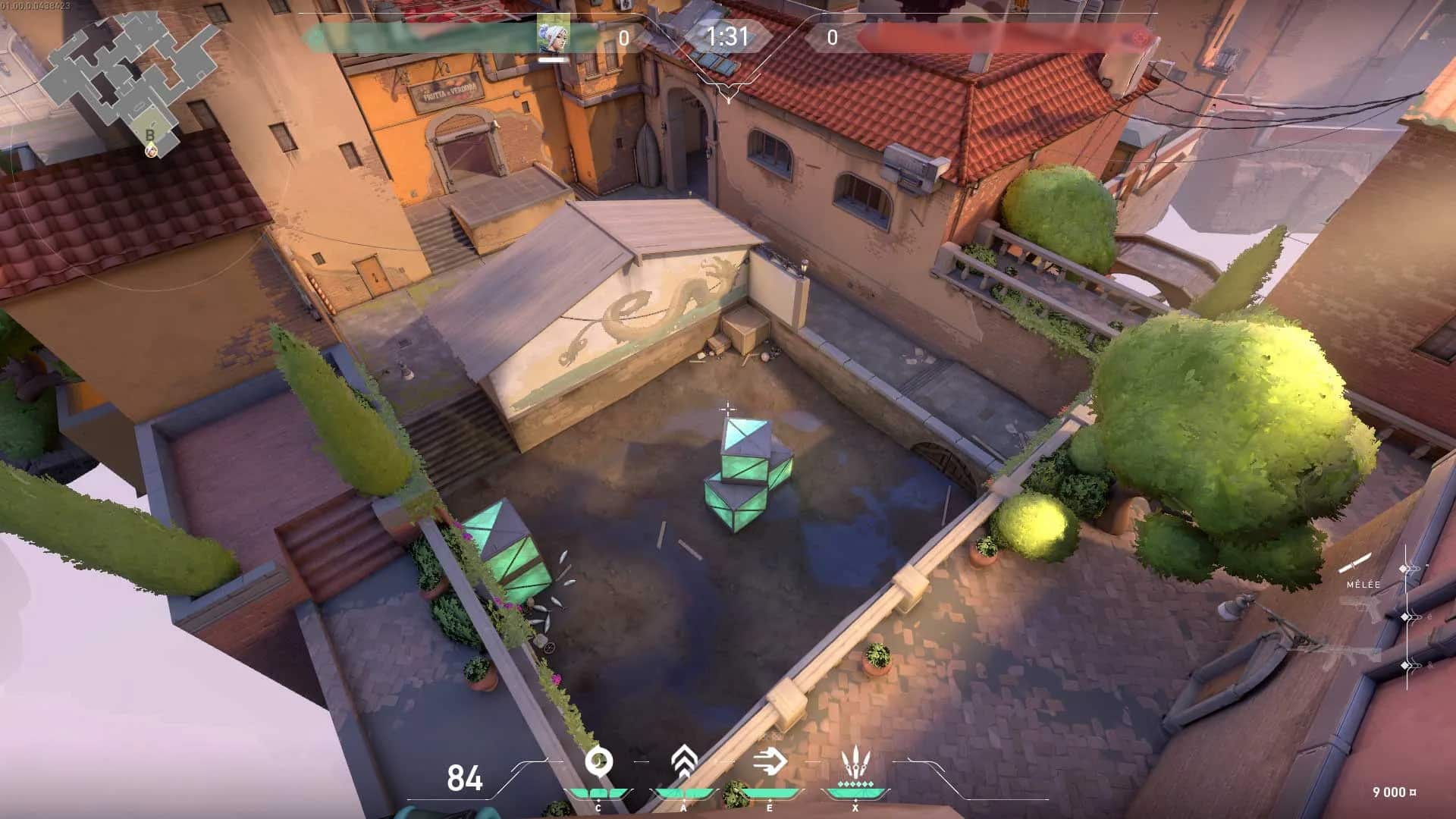Click the round timer showing 1:31
The width and height of the screenshot is (1456, 819).
click(726, 33)
